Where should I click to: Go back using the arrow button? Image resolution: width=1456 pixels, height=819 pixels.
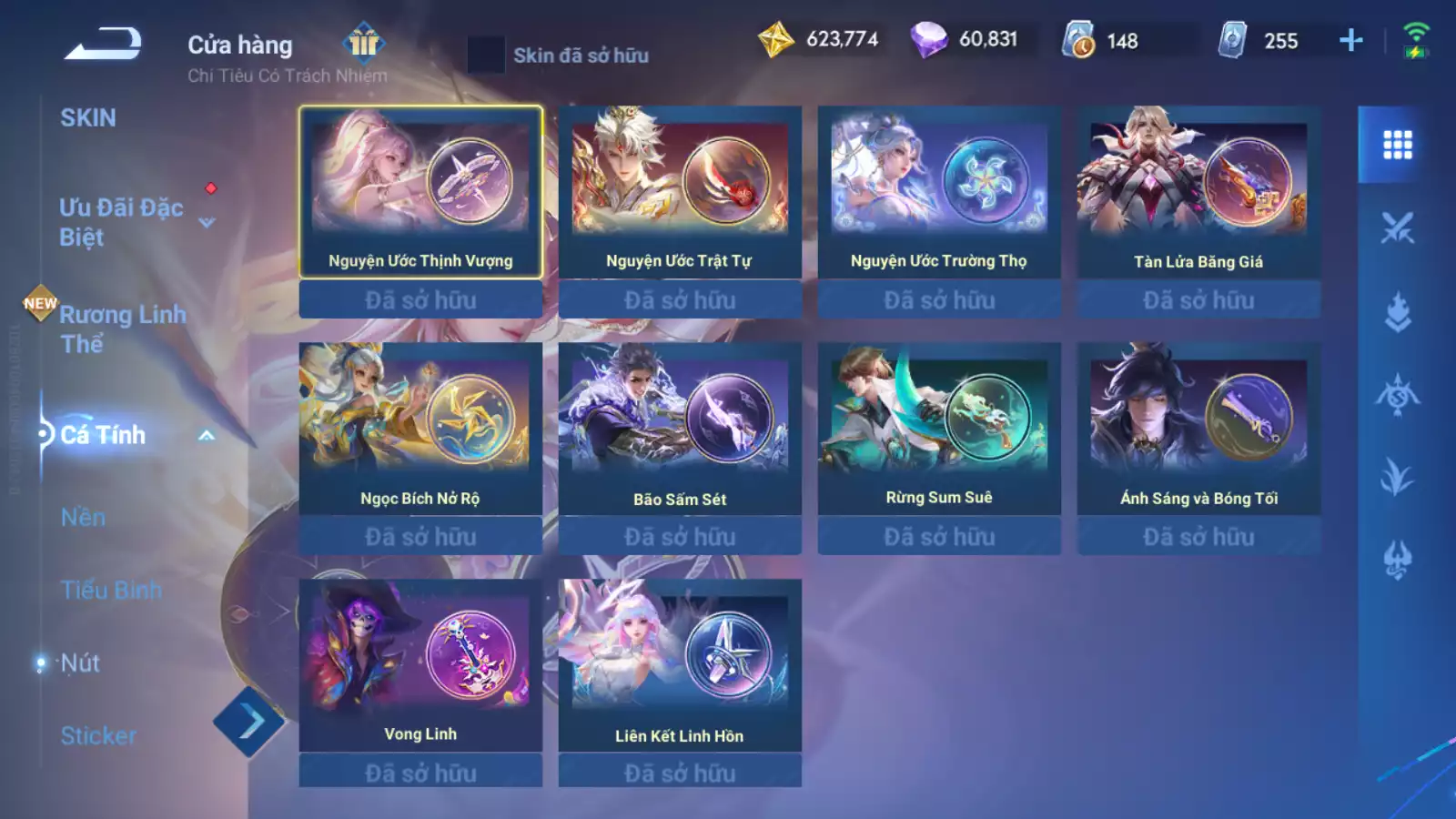coord(103,44)
